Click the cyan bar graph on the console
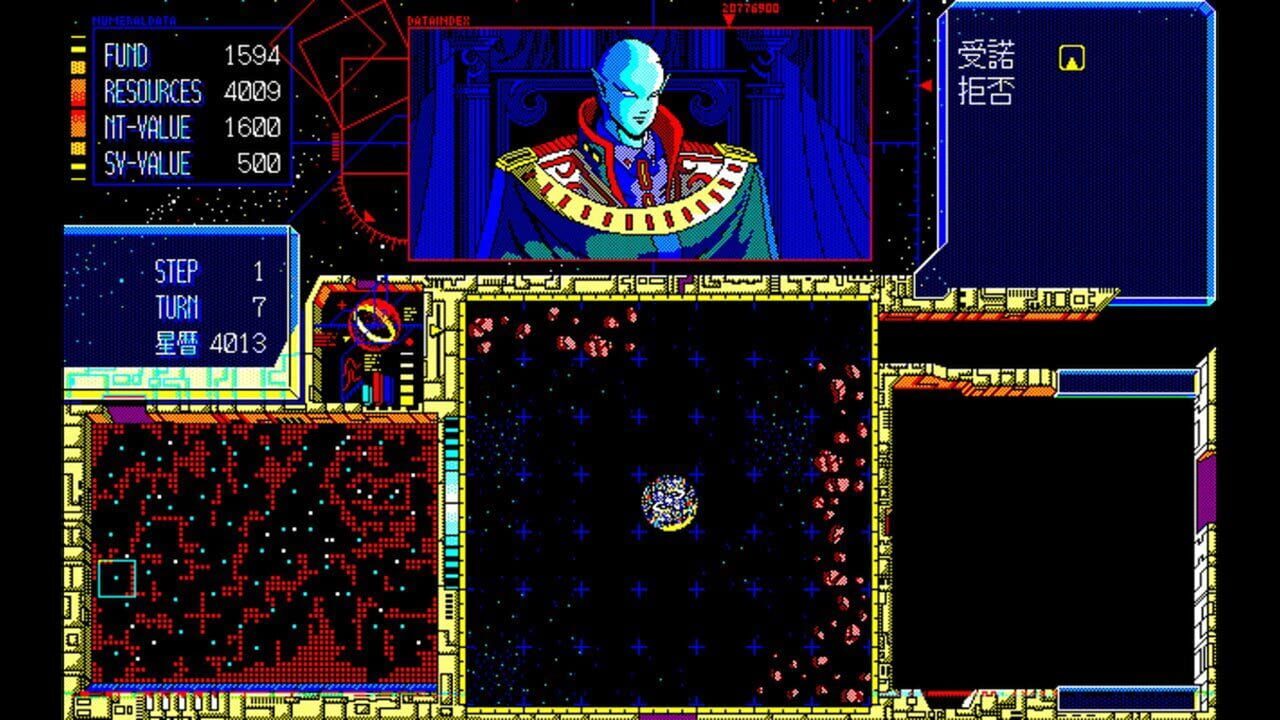The height and width of the screenshot is (720, 1280). 366,393
